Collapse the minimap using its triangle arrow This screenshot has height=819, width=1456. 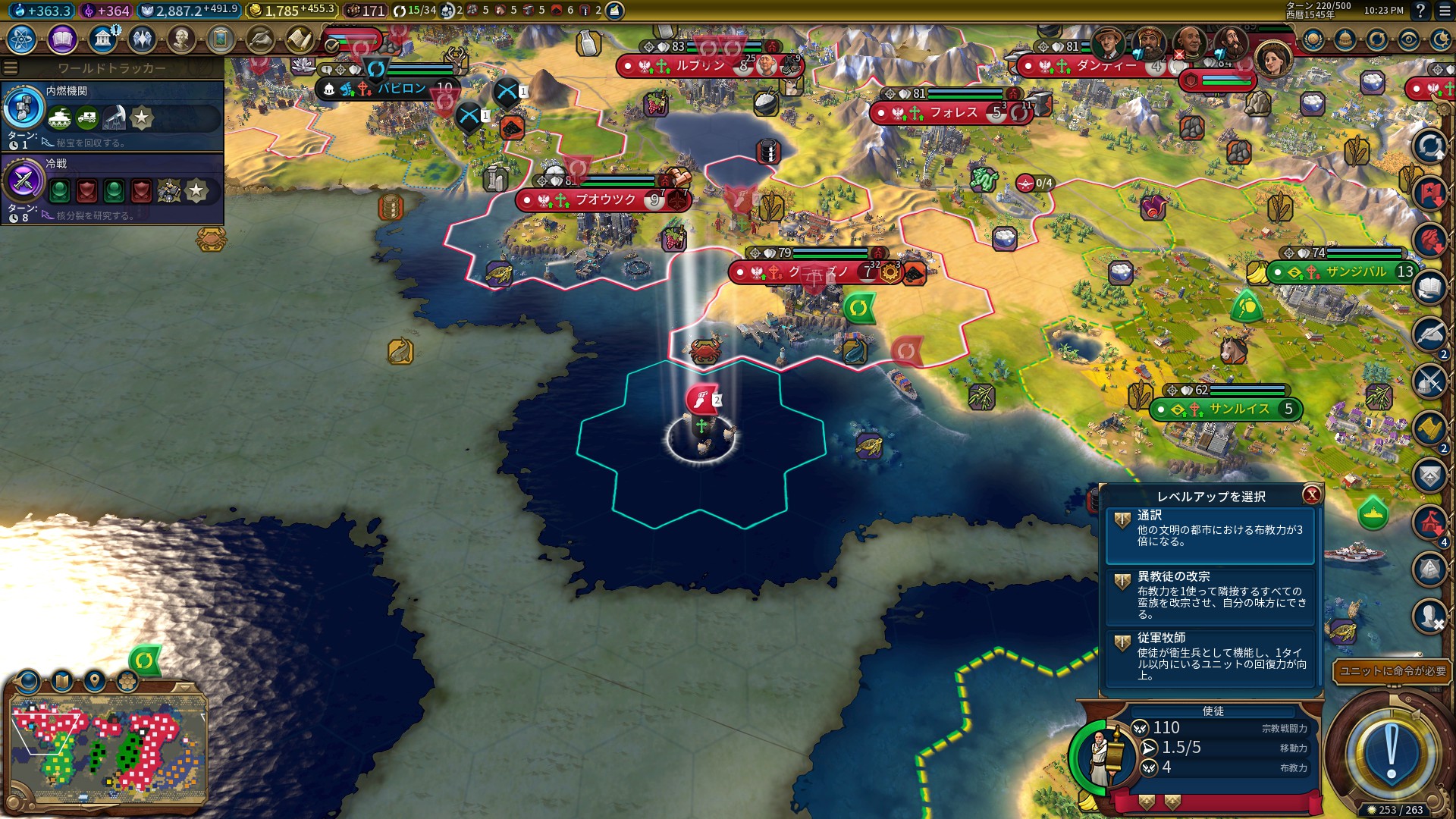click(x=184, y=687)
